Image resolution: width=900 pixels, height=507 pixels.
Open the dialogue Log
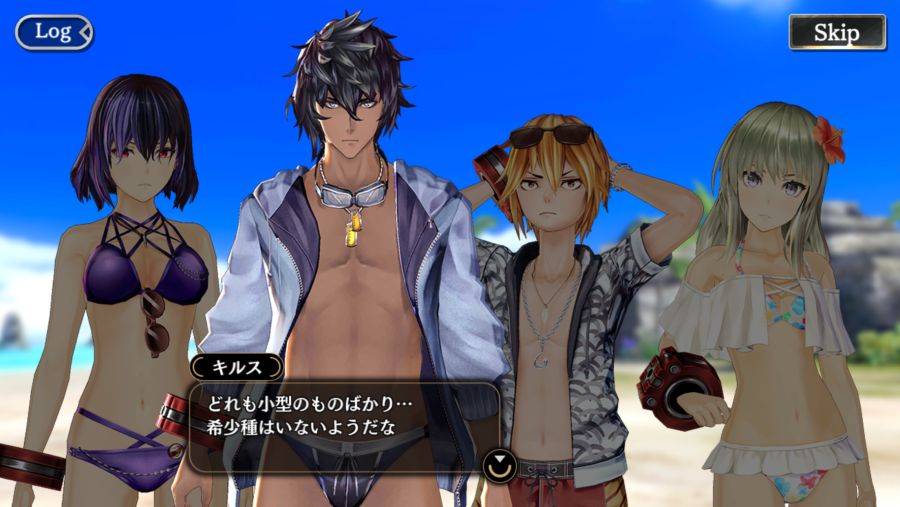53,32
